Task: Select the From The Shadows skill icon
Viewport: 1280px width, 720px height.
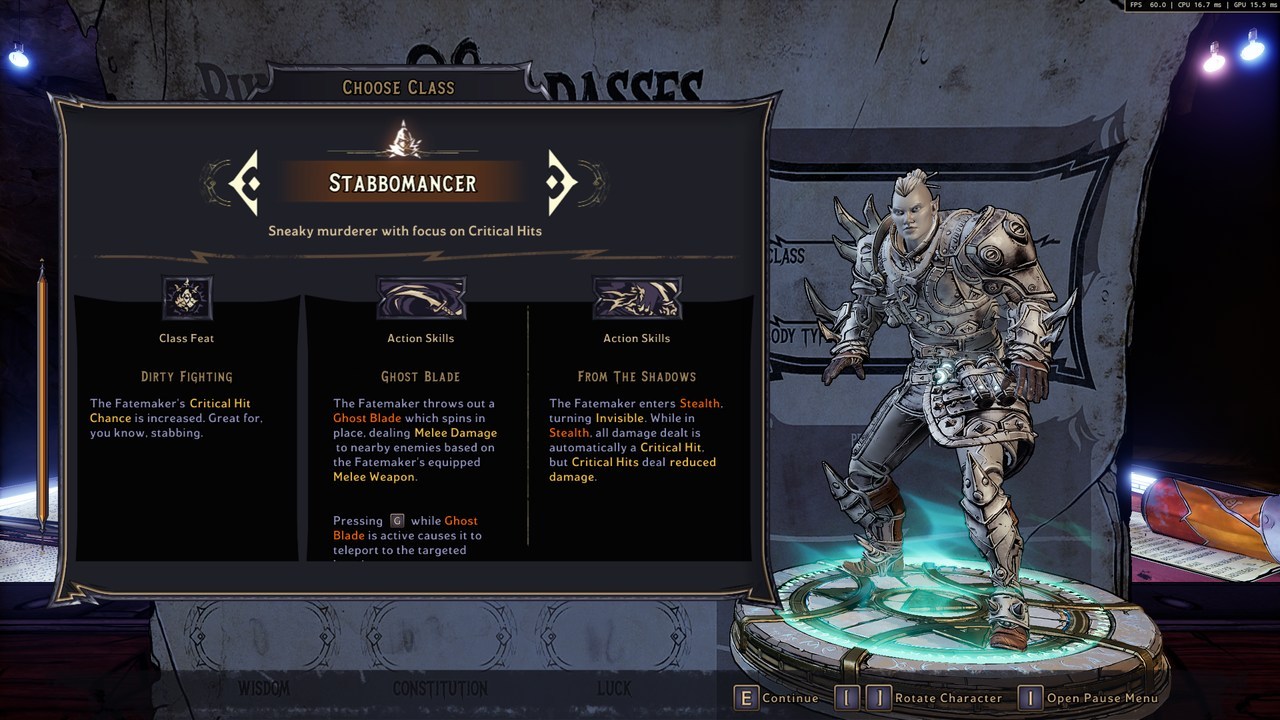Action: click(x=636, y=298)
